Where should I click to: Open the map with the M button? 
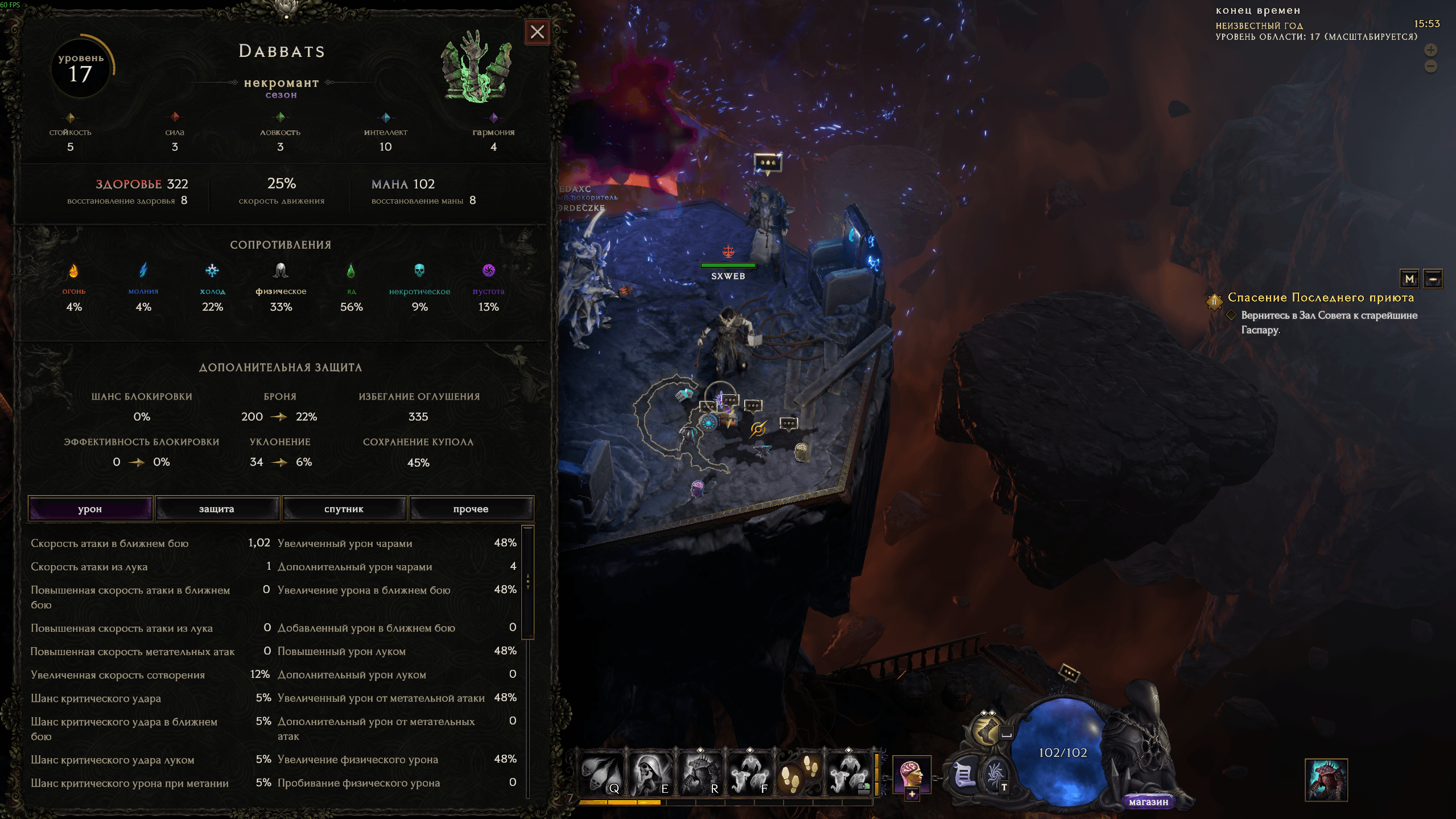coord(1409,279)
